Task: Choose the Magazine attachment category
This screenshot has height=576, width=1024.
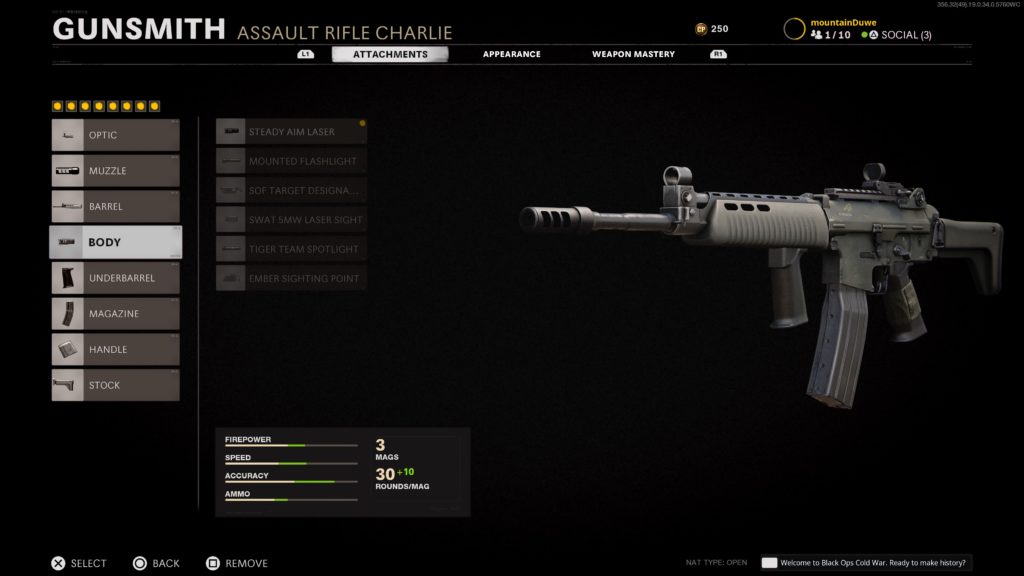Action: click(x=116, y=314)
